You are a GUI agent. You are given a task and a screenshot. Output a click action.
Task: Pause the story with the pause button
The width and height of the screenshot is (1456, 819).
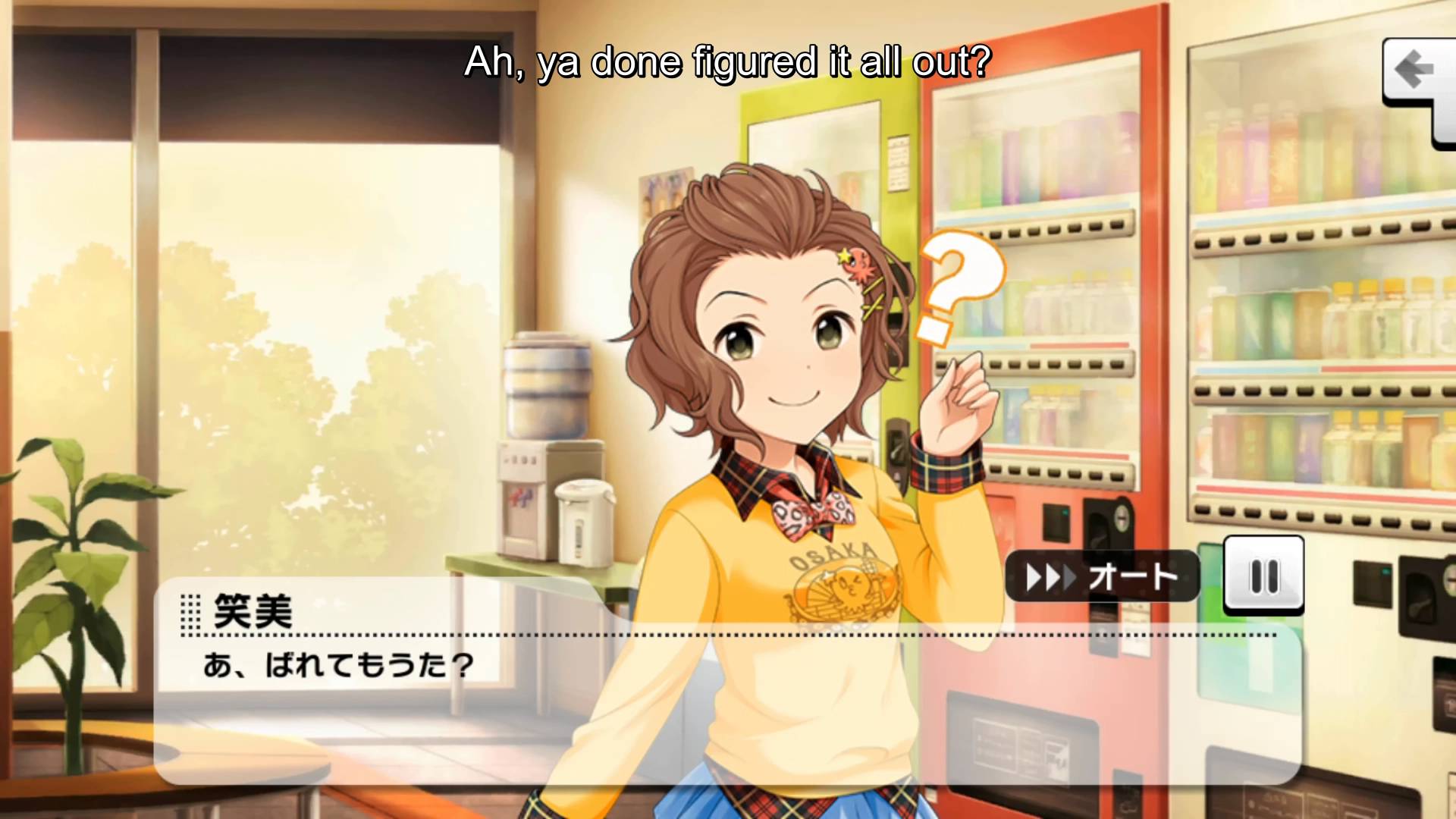click(1263, 576)
